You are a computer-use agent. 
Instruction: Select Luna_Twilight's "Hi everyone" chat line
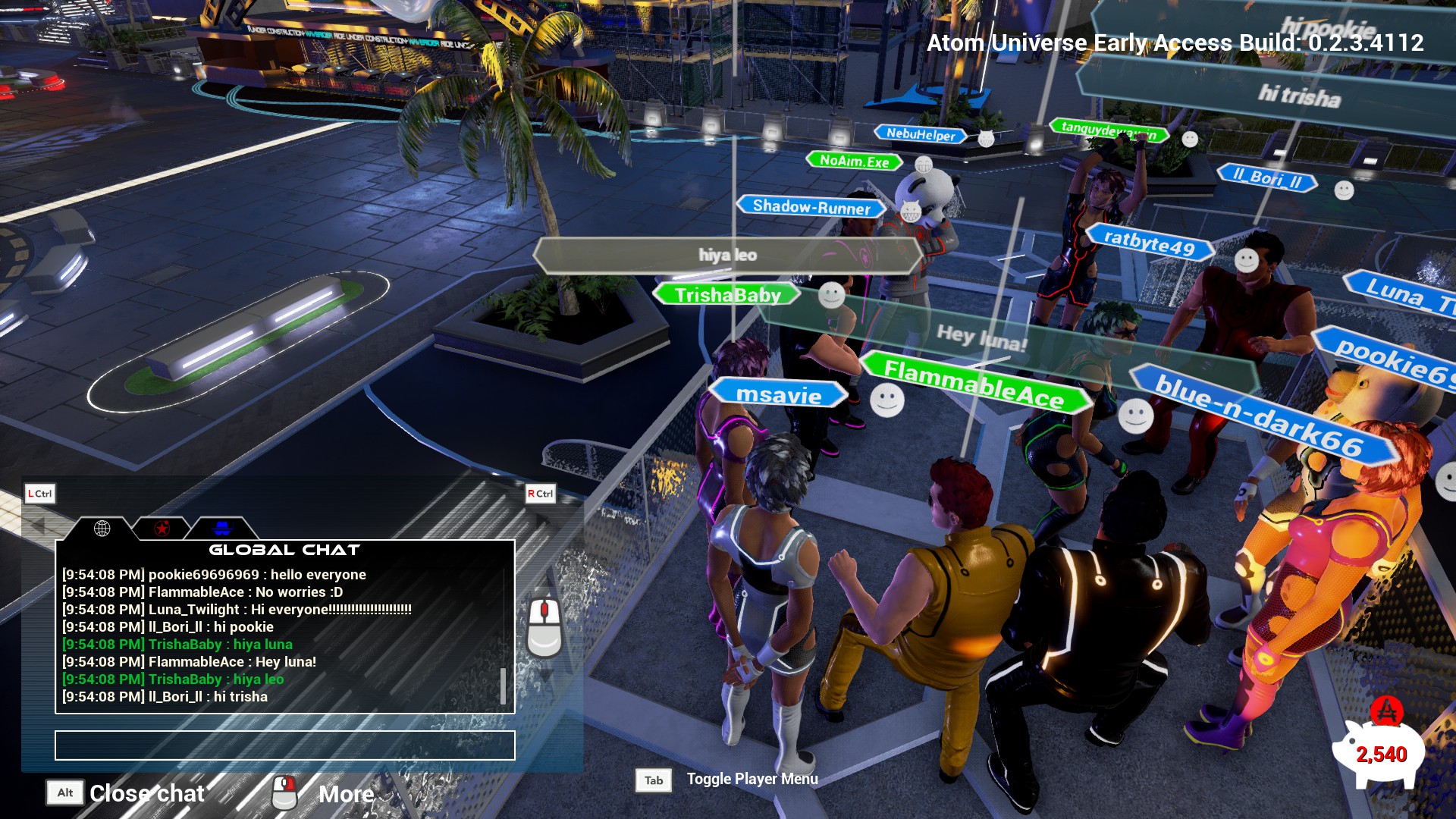(237, 610)
